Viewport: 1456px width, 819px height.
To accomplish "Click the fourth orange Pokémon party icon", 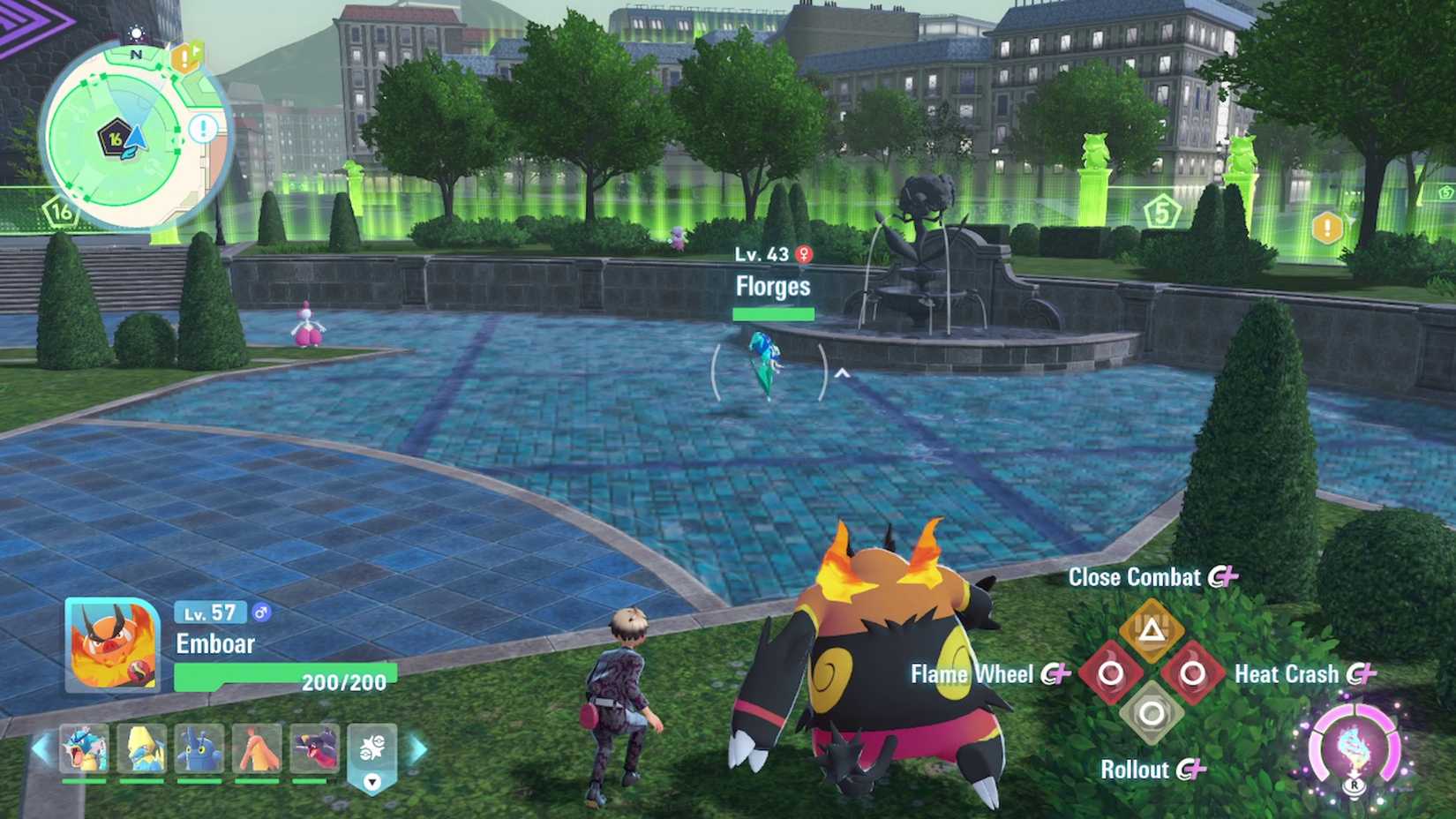I will coord(258,748).
